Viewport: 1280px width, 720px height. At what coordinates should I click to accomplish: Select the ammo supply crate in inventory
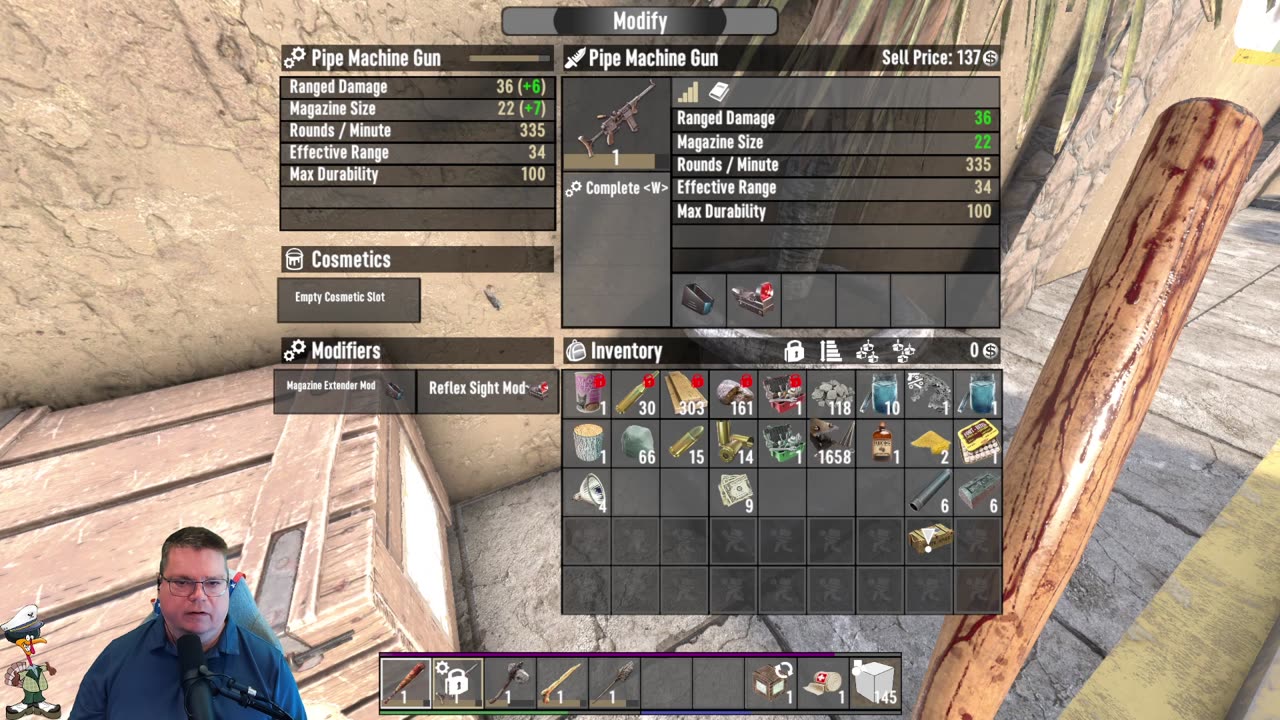[x=929, y=540]
